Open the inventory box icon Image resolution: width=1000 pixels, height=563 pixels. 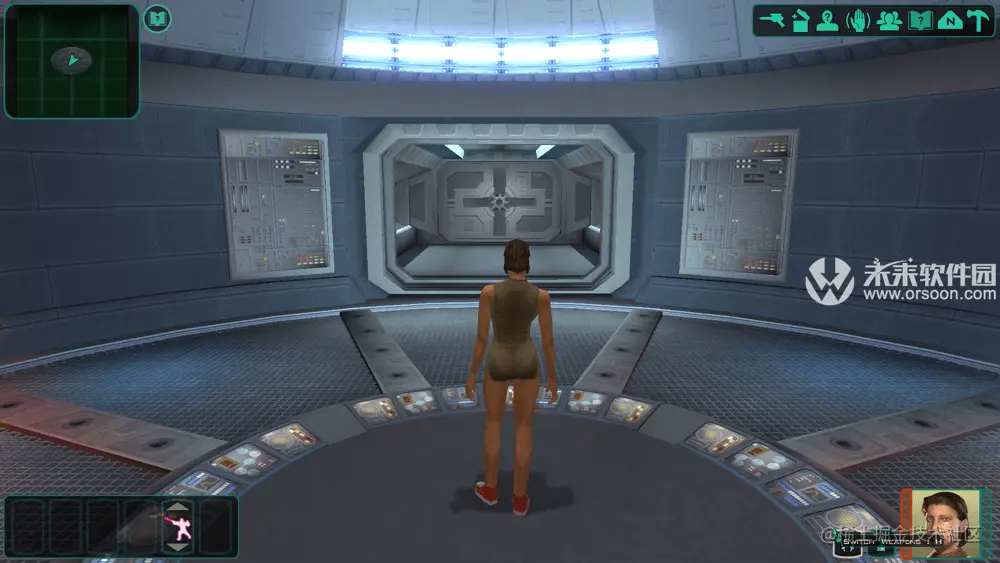(800, 20)
